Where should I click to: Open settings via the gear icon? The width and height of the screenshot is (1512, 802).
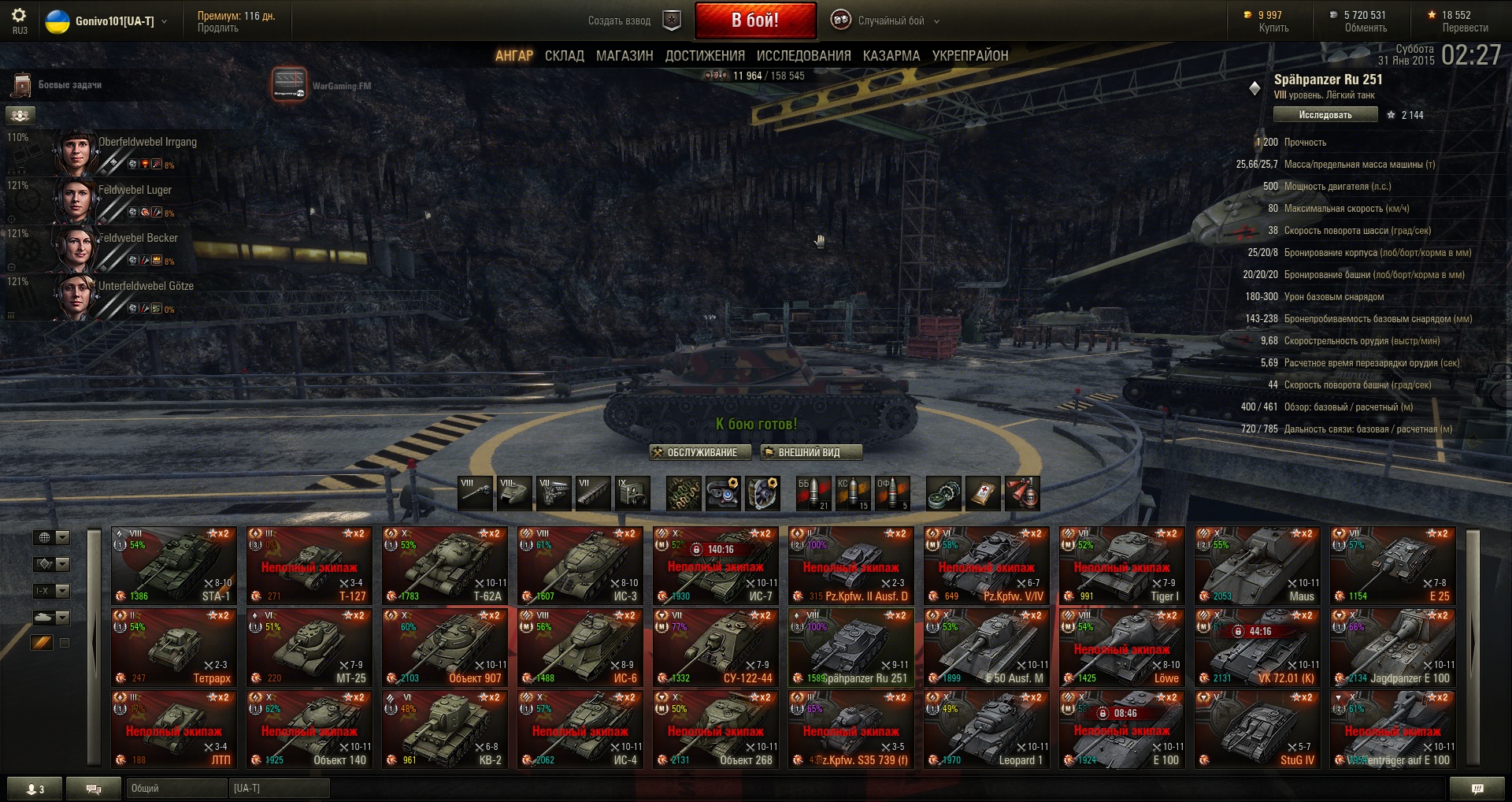click(19, 16)
